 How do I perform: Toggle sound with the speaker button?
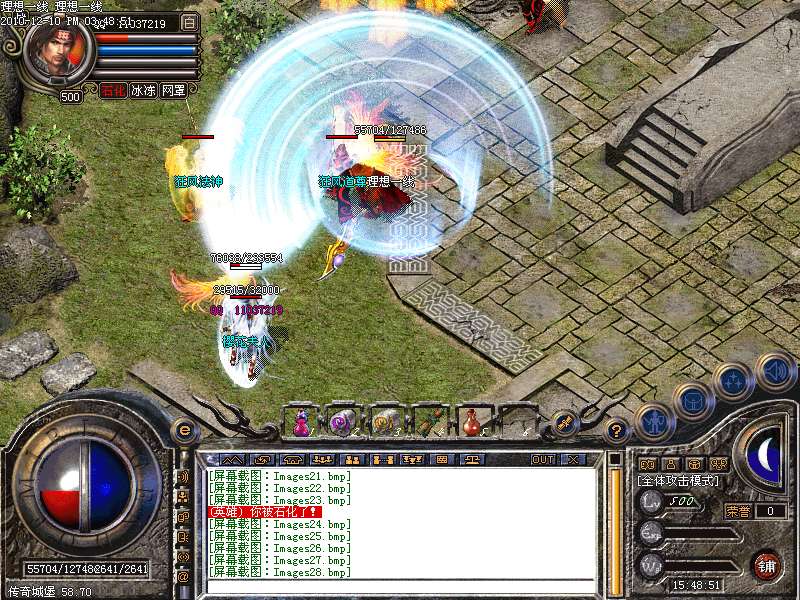tap(774, 371)
